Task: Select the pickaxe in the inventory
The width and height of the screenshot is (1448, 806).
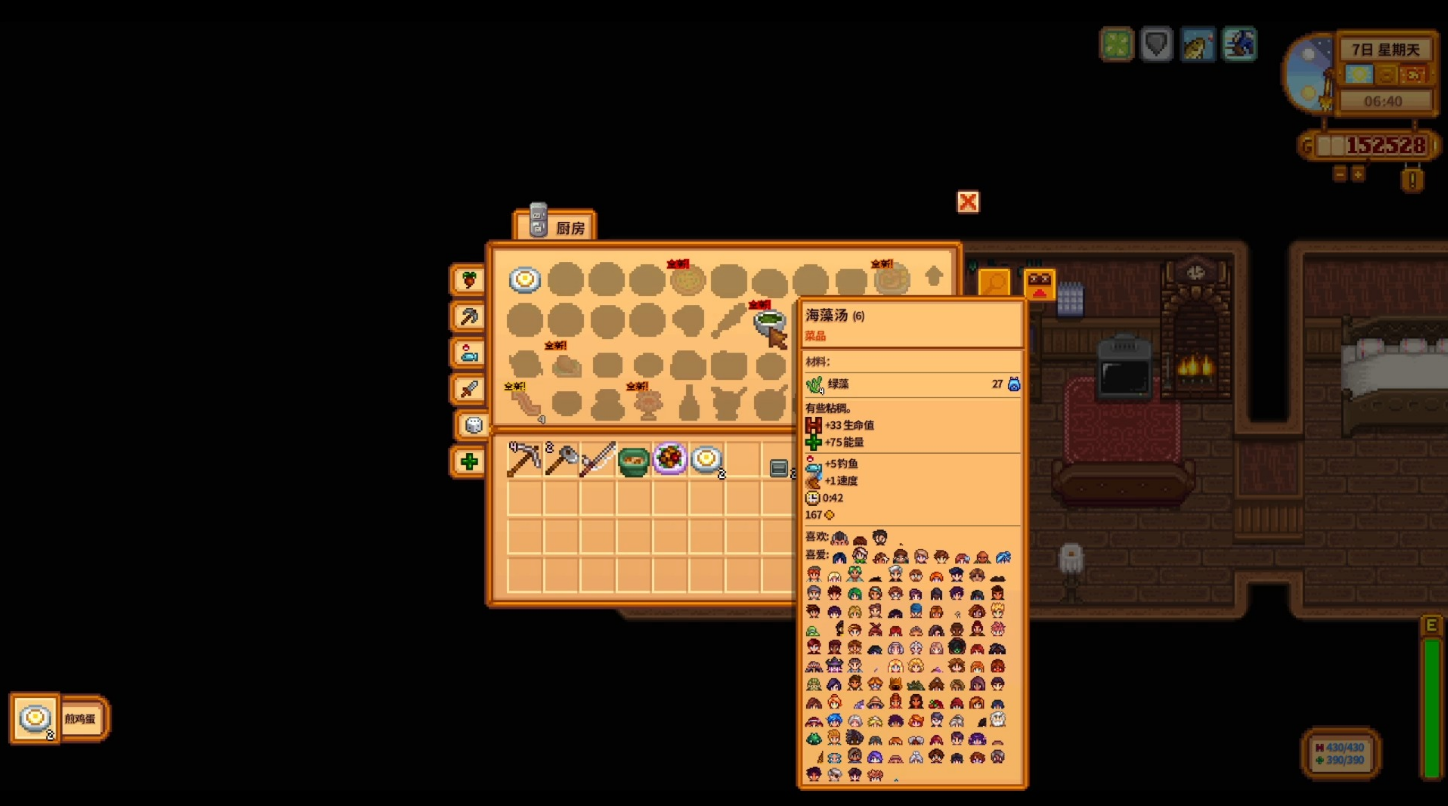Action: pyautogui.click(x=524, y=460)
